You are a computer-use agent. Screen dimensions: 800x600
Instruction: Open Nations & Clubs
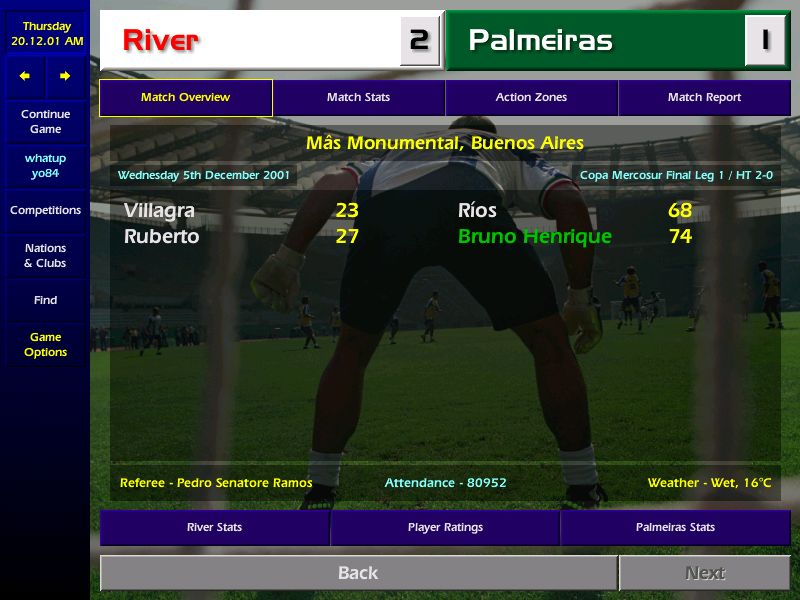45,256
